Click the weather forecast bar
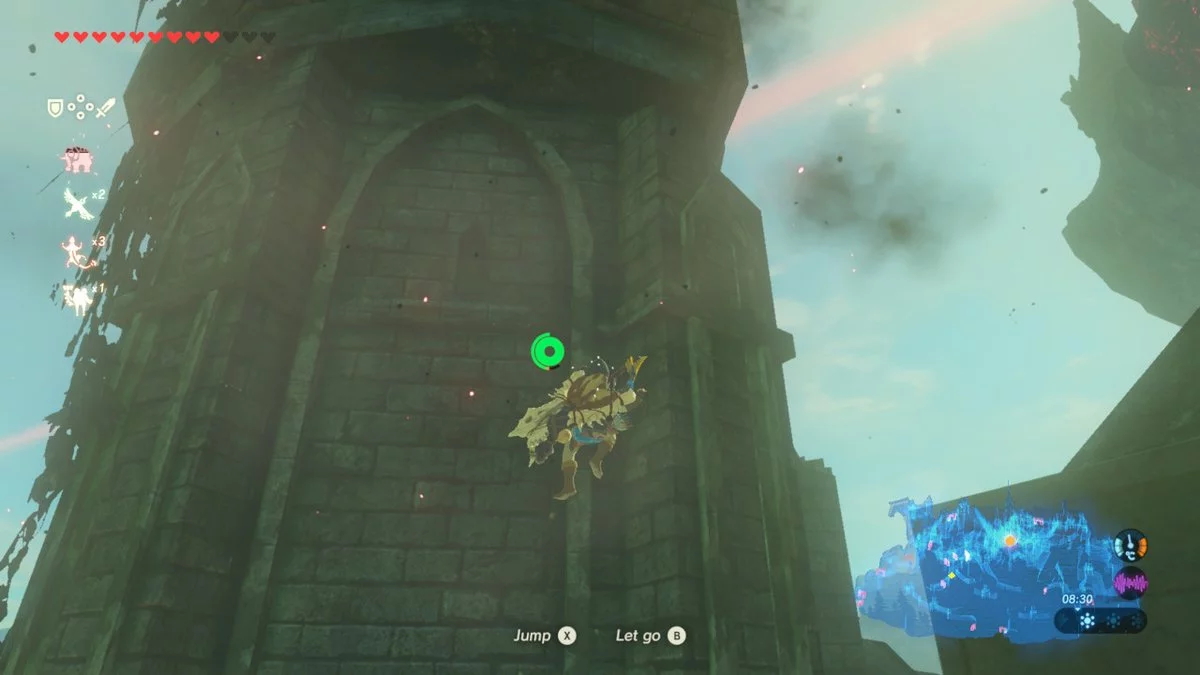This screenshot has width=1200, height=675. click(1100, 621)
